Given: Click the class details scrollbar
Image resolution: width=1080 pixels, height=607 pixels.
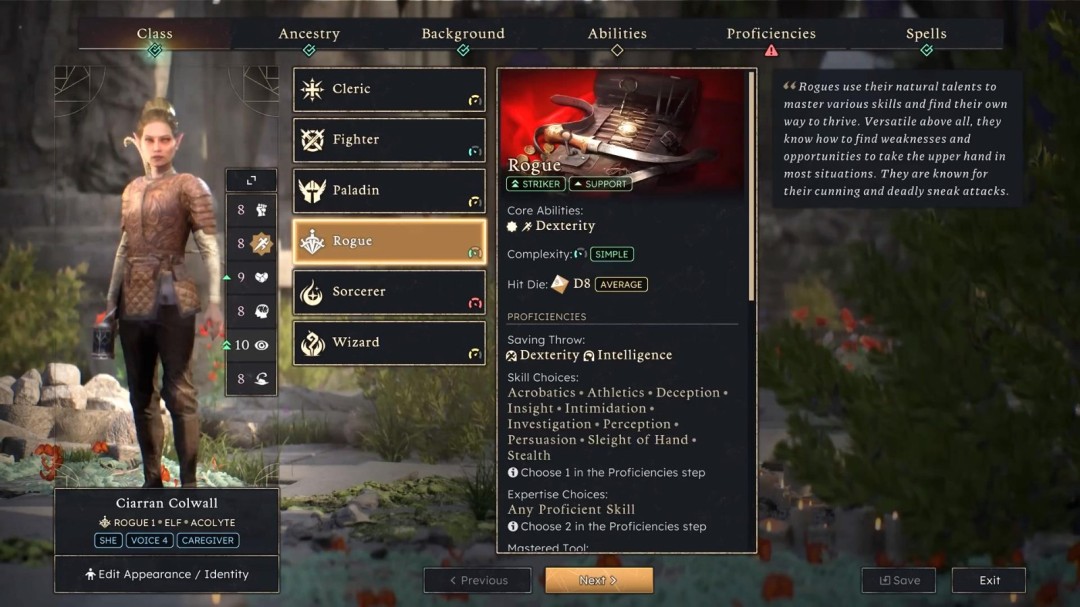Looking at the screenshot, I should tap(752, 190).
